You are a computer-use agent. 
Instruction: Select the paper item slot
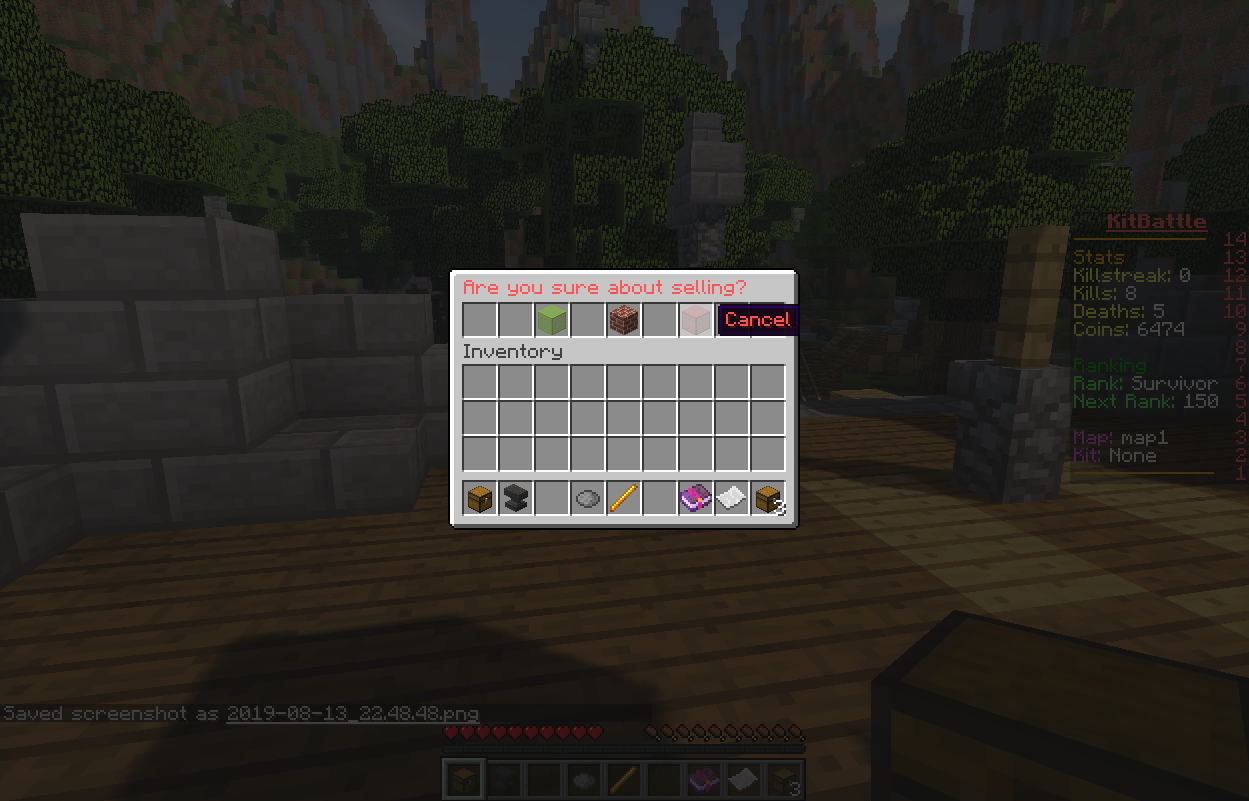732,498
